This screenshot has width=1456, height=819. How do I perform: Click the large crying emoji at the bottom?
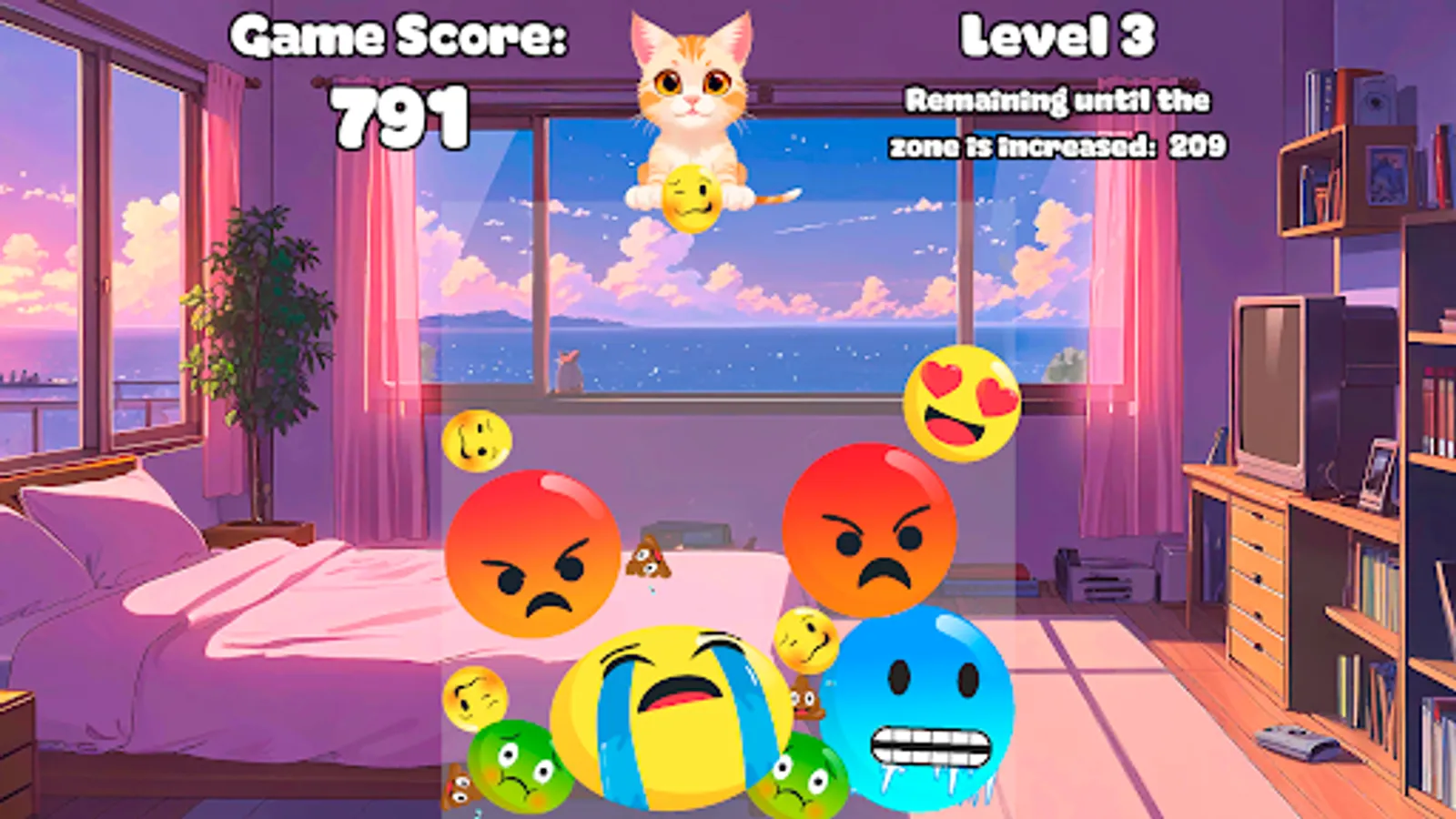click(671, 719)
